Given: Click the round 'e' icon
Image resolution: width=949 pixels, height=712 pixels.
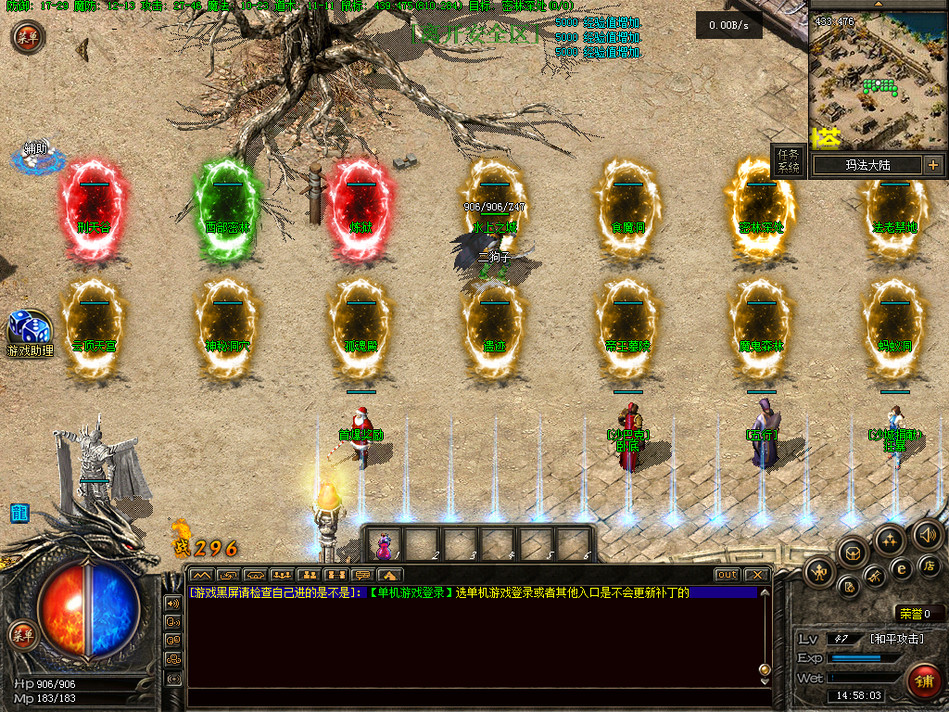Looking at the screenshot, I should tap(901, 568).
